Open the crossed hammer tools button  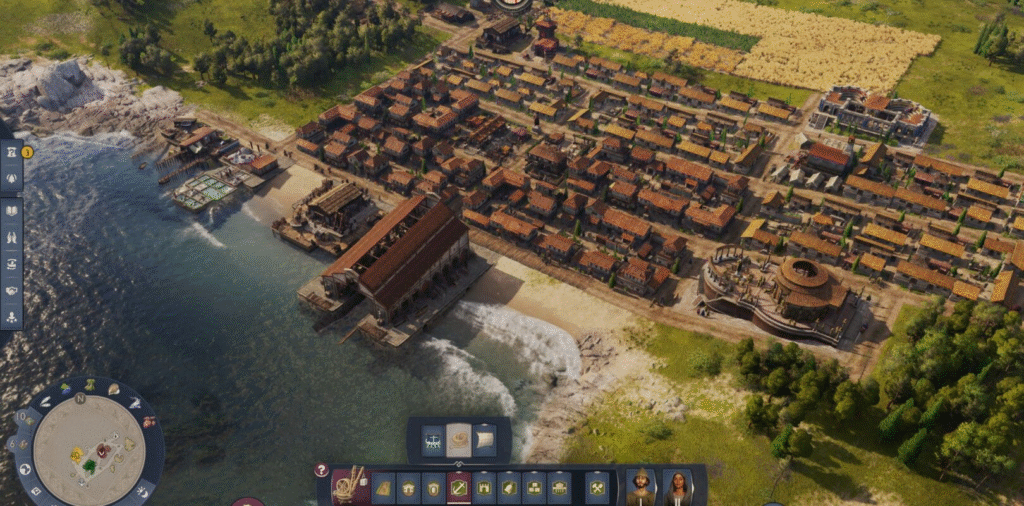click(597, 489)
